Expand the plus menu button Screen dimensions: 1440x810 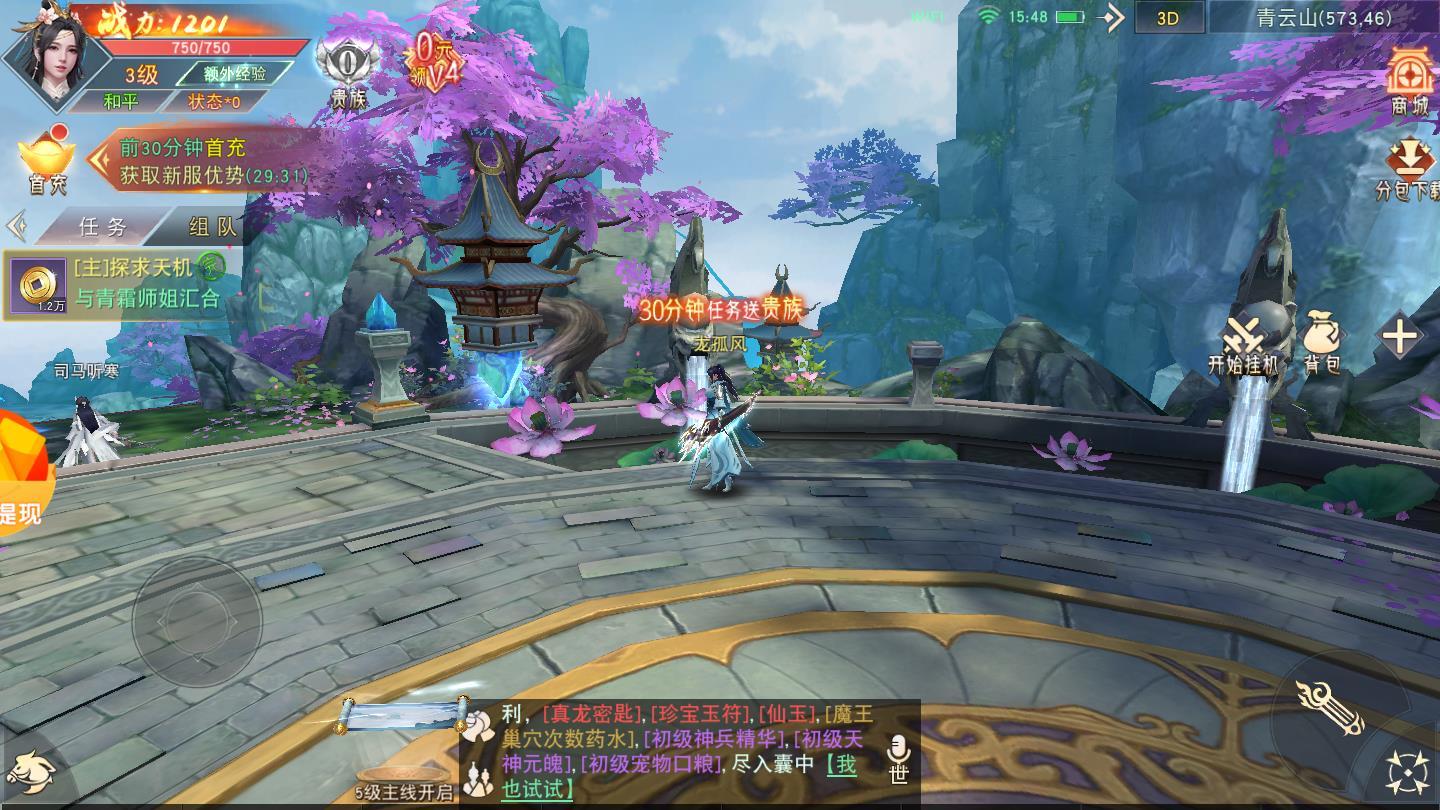pos(1400,337)
